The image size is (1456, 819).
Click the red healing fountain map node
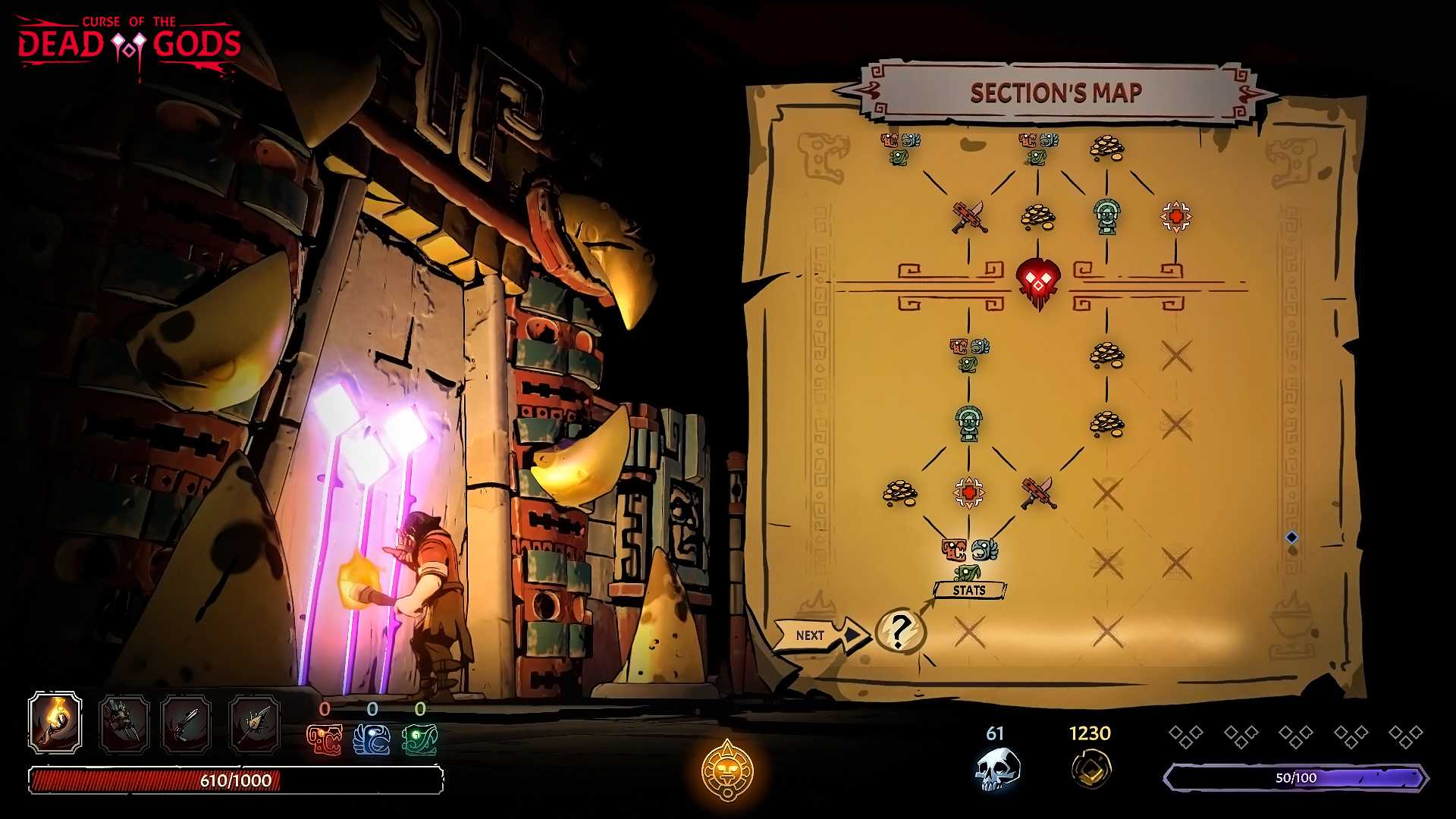(x=1175, y=218)
